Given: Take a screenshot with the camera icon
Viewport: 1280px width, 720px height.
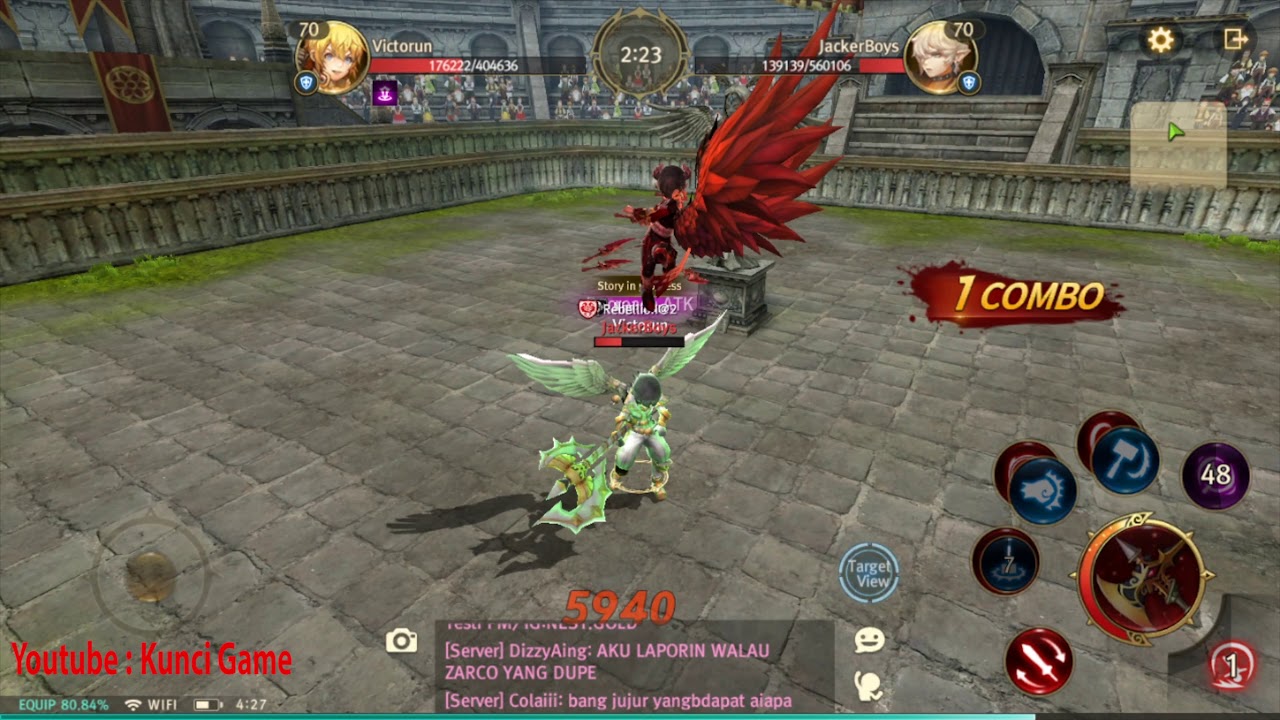Looking at the screenshot, I should [402, 641].
